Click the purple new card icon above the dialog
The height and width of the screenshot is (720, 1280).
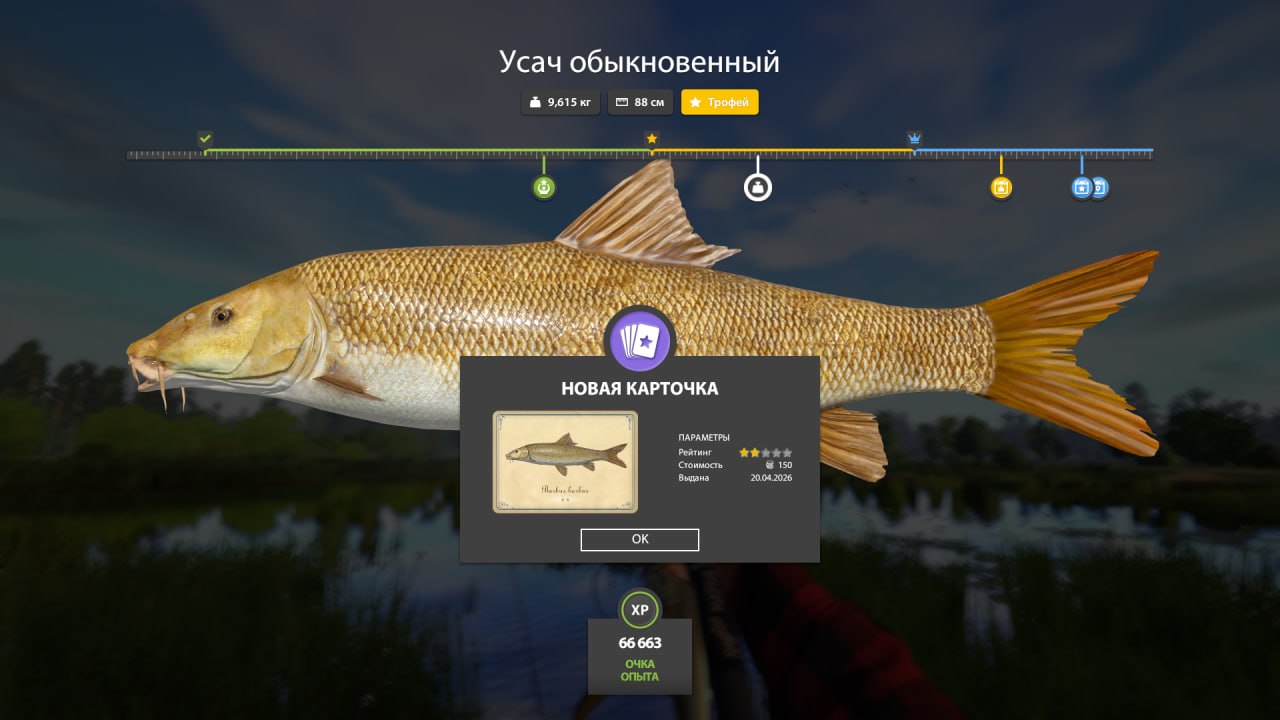click(640, 340)
